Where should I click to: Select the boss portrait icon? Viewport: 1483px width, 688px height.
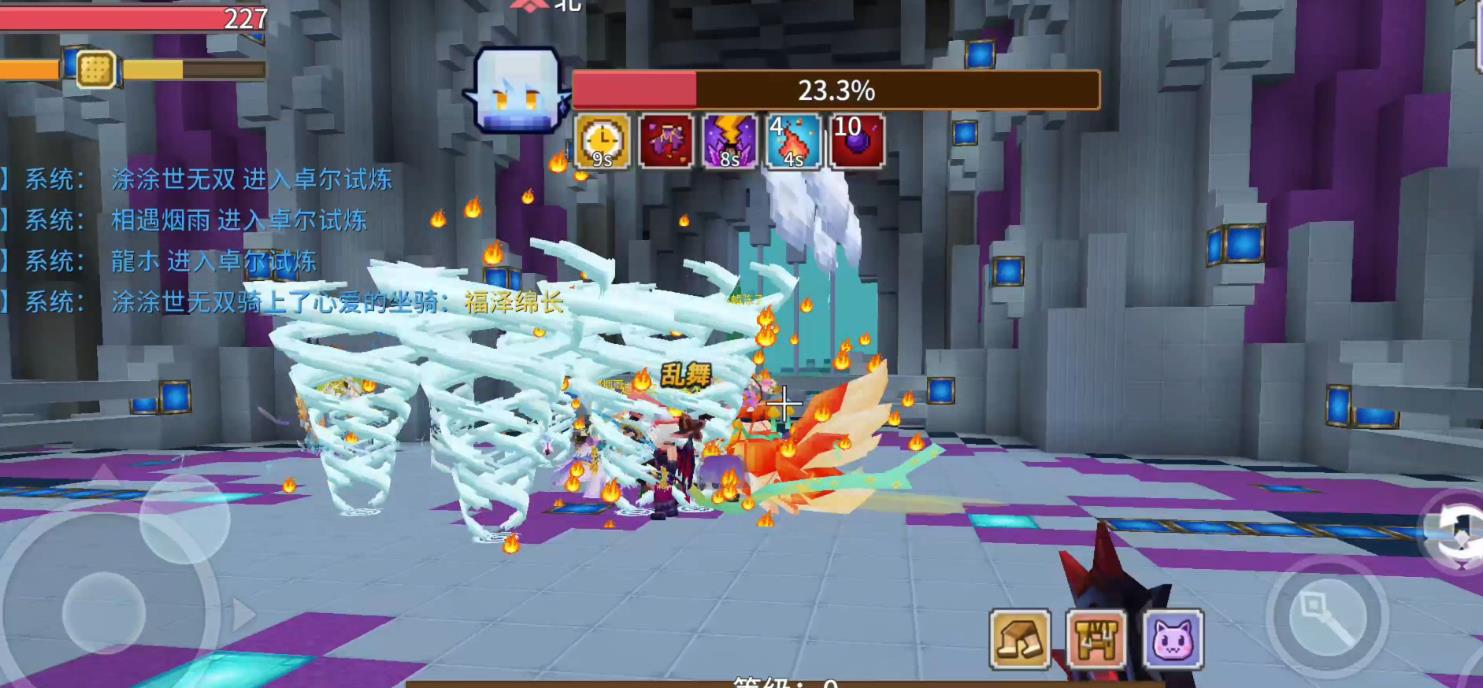point(516,91)
